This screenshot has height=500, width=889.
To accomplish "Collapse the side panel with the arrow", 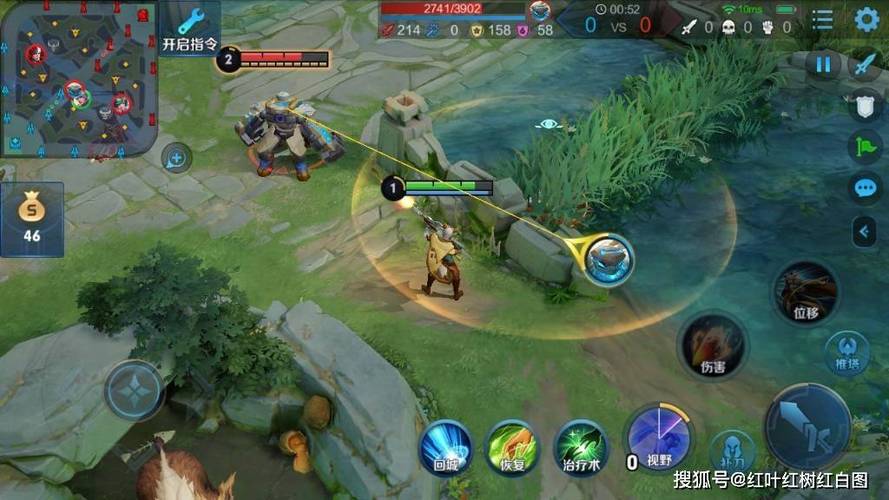I will pyautogui.click(x=864, y=232).
